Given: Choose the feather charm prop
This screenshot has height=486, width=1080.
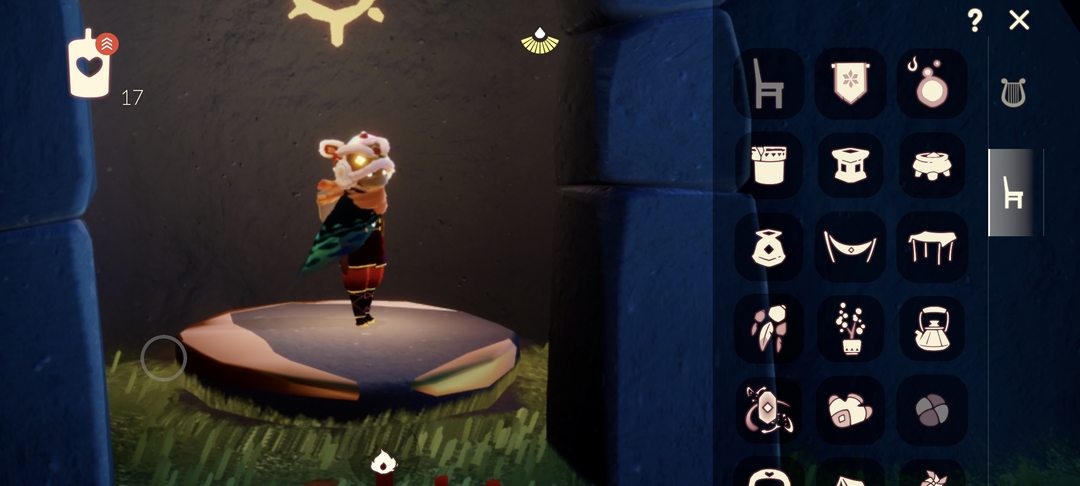Looking at the screenshot, I should pos(768,329).
